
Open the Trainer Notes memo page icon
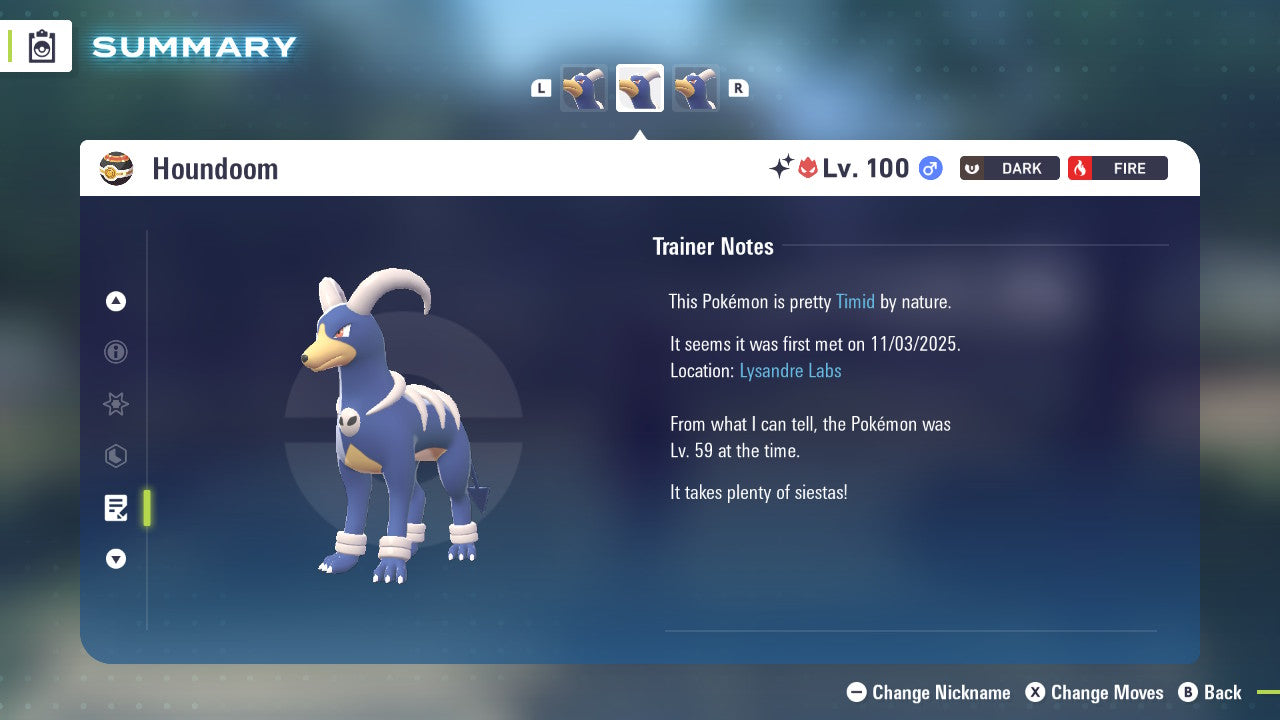[x=116, y=508]
